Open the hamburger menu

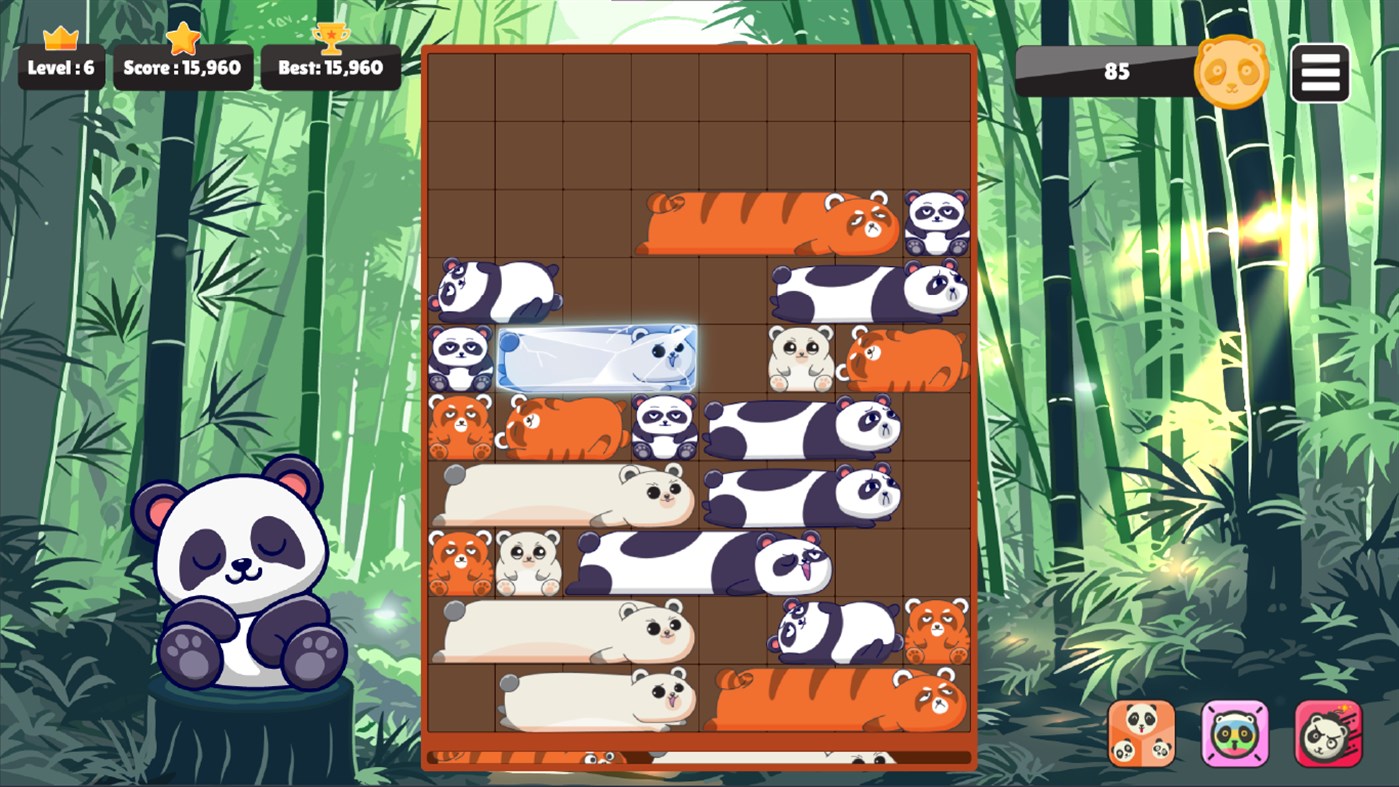point(1320,71)
